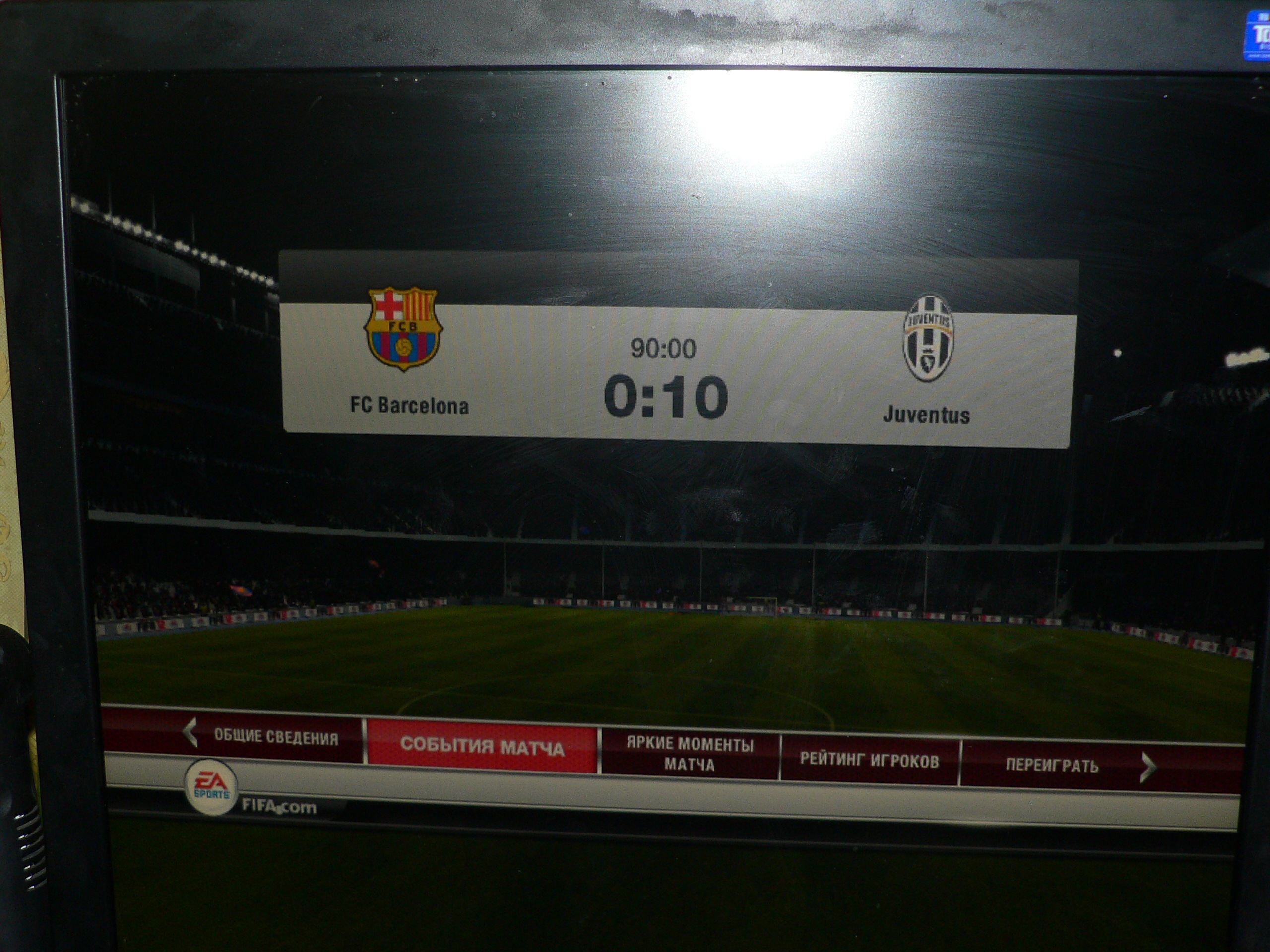This screenshot has width=1270, height=952.
Task: Click the right arrow of the menu bar
Action: [1147, 768]
